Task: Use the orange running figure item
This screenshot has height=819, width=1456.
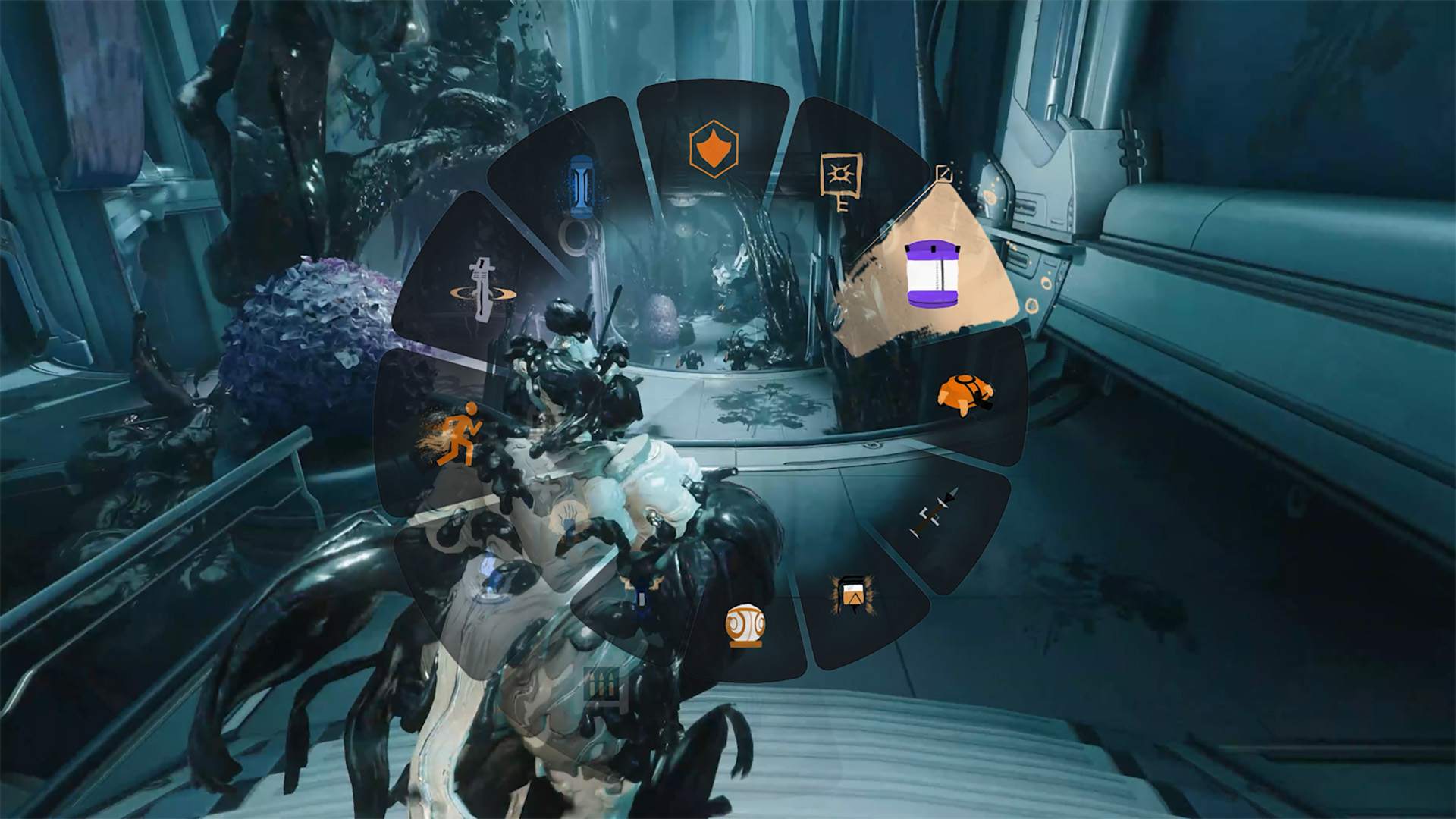Action: click(459, 435)
